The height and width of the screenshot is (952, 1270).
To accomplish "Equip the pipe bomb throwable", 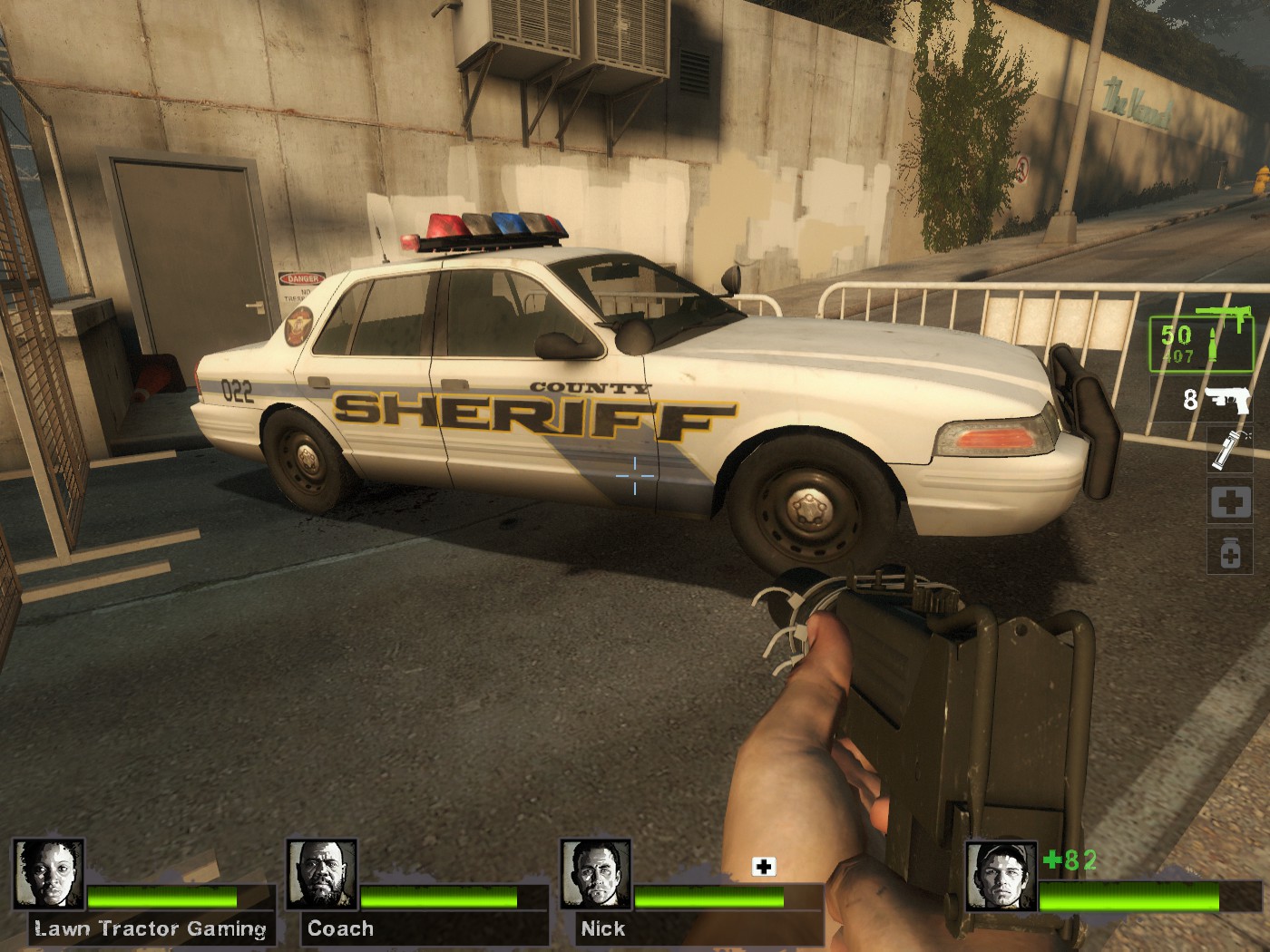I will (1229, 450).
